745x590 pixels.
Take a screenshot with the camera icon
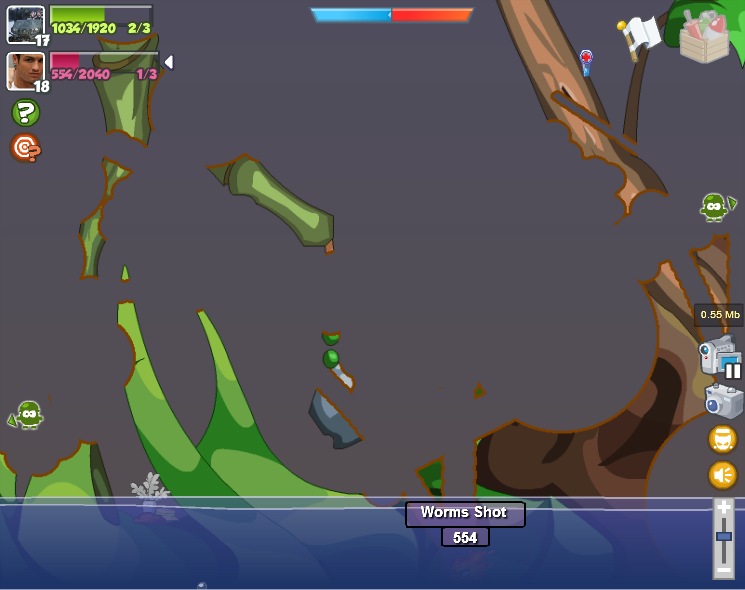(x=723, y=401)
